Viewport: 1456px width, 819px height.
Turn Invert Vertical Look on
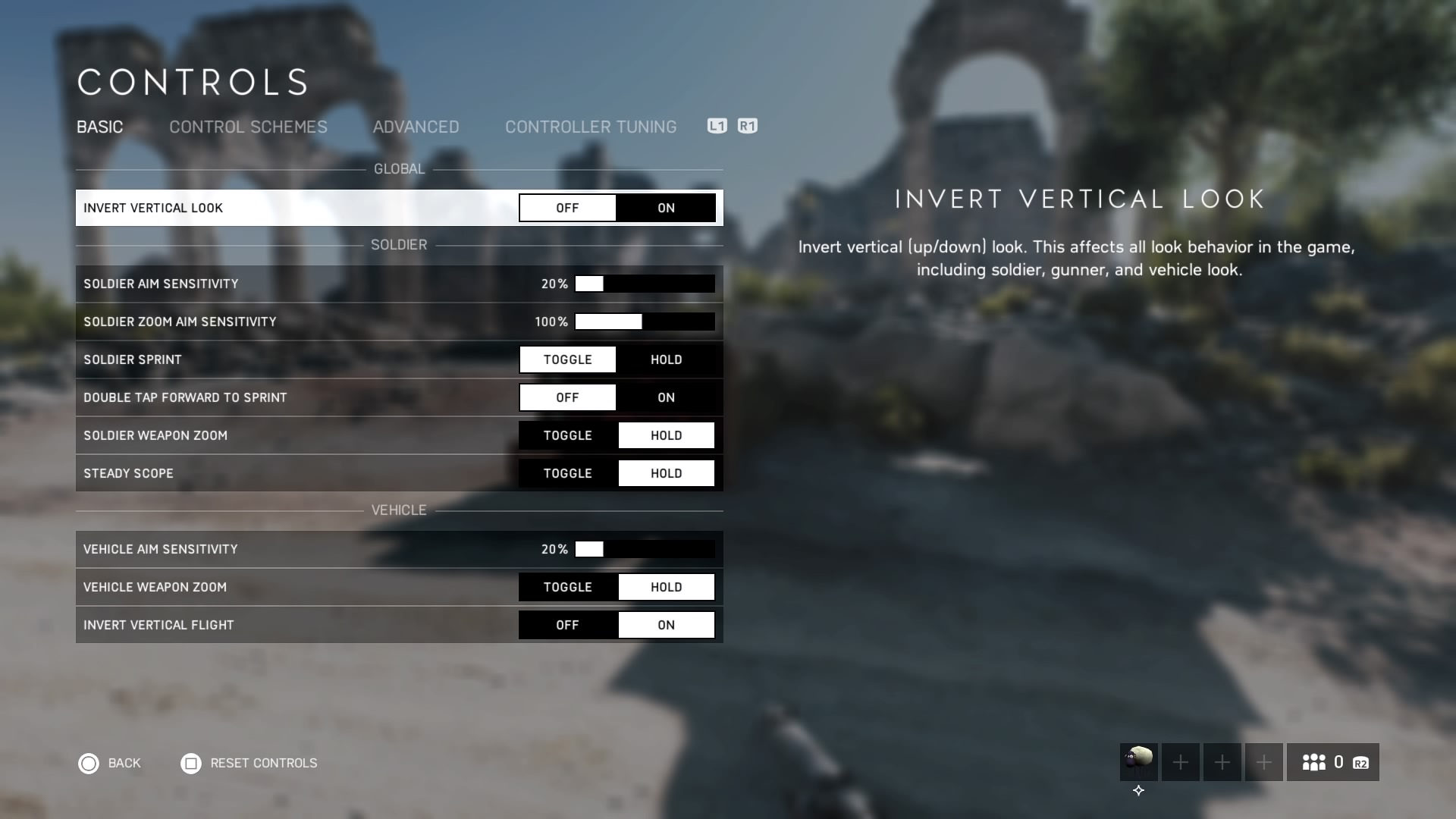coord(666,208)
